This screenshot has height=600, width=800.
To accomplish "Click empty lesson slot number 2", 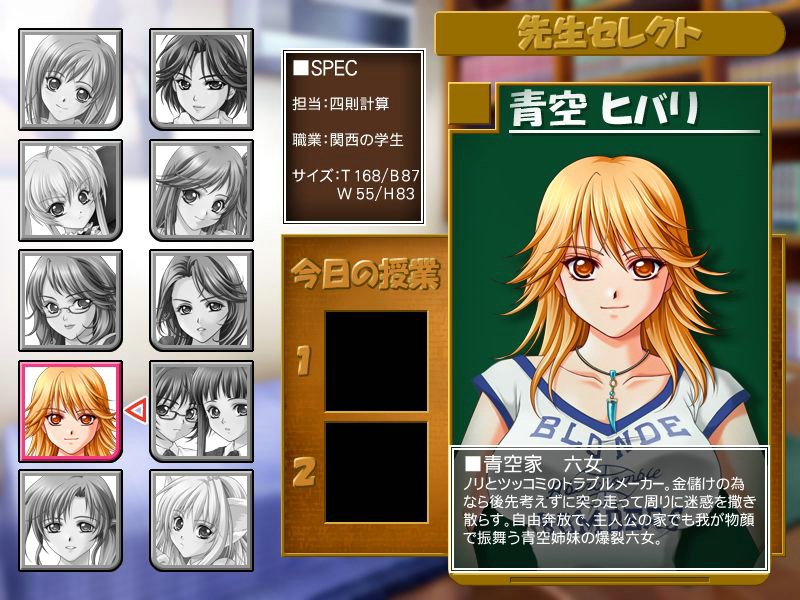I will point(376,472).
